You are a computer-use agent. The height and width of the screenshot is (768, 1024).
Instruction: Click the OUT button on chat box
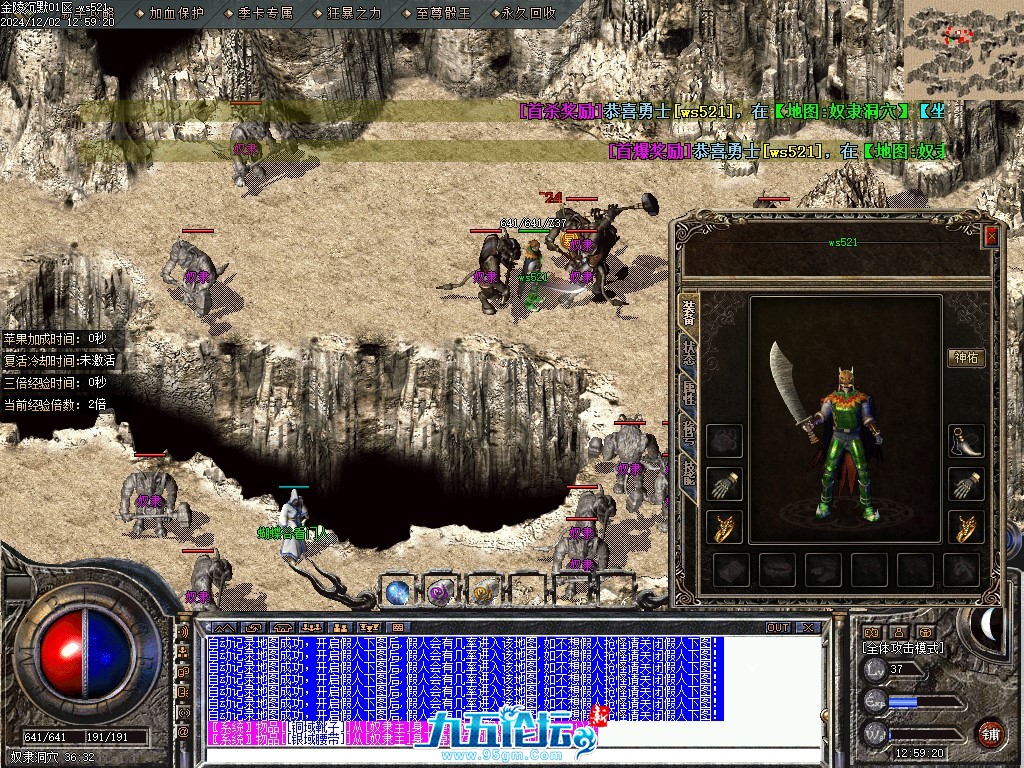pyautogui.click(x=778, y=627)
